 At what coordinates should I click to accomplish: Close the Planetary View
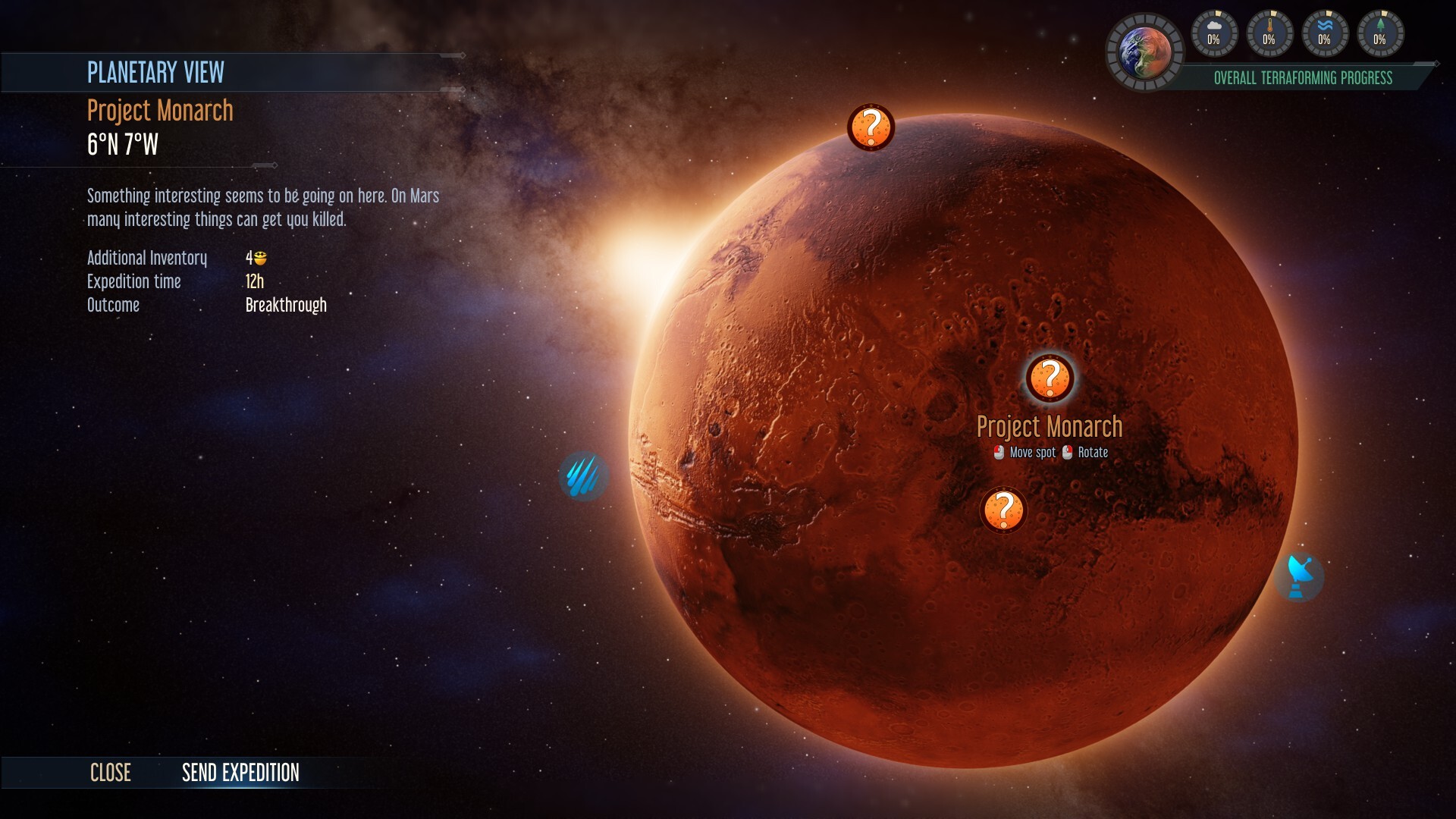coord(111,773)
